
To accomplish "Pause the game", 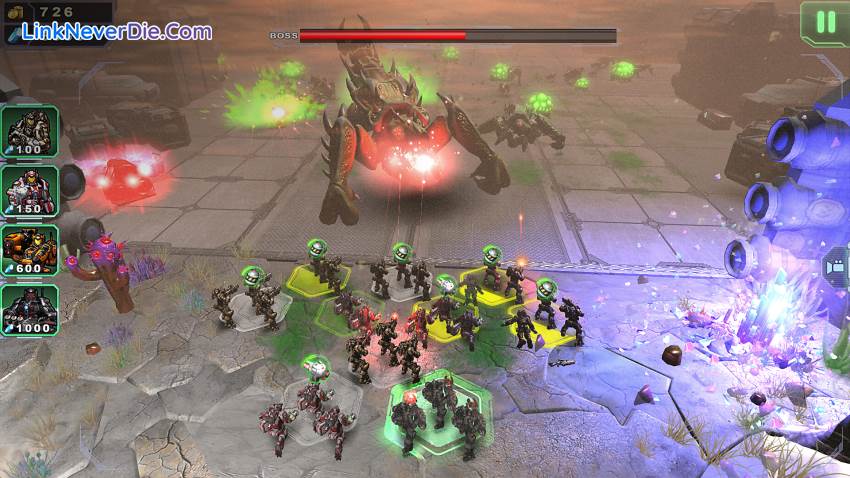I will tap(825, 22).
